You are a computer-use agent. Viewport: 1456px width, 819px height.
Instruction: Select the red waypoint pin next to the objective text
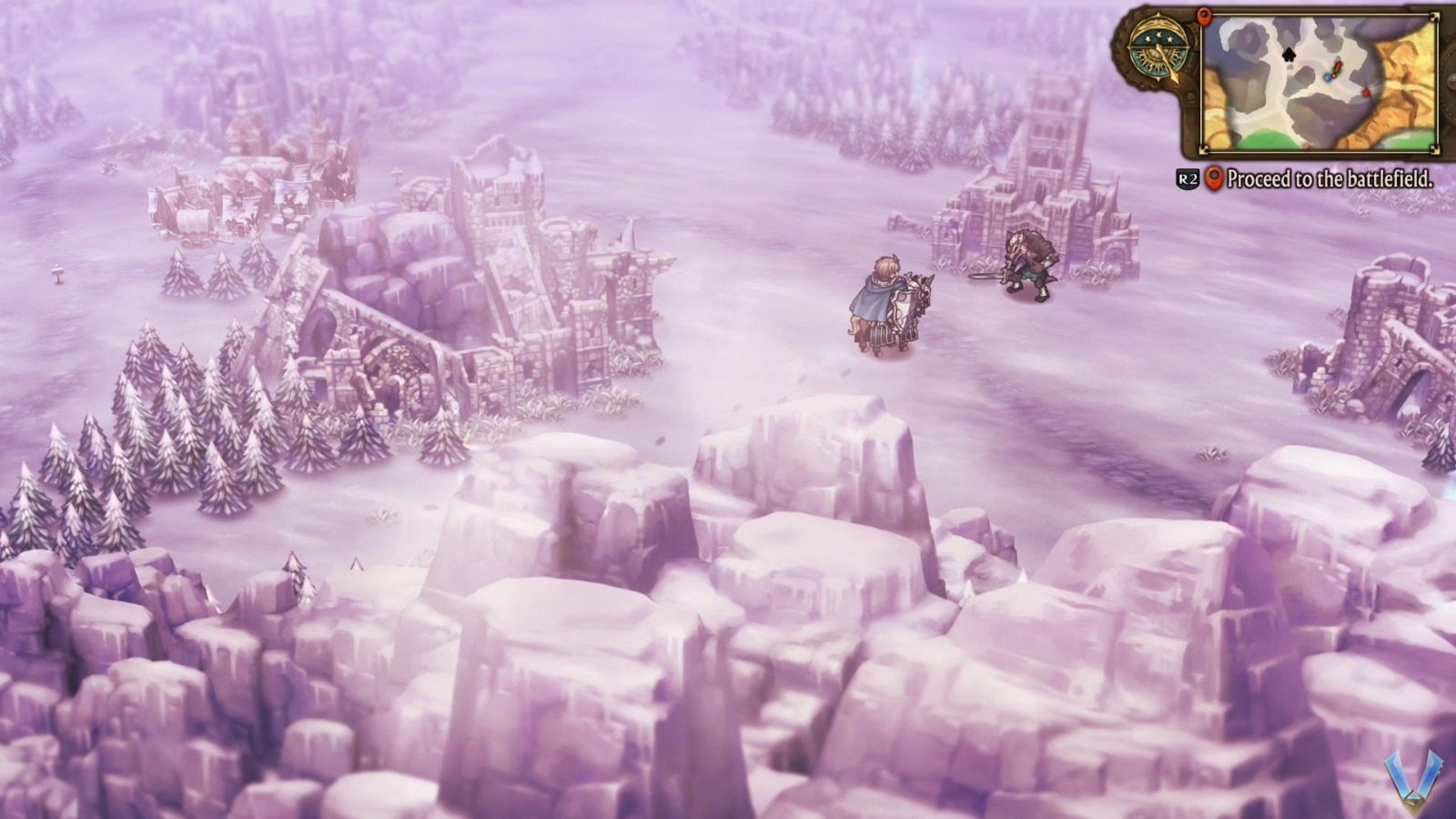pos(1213,179)
